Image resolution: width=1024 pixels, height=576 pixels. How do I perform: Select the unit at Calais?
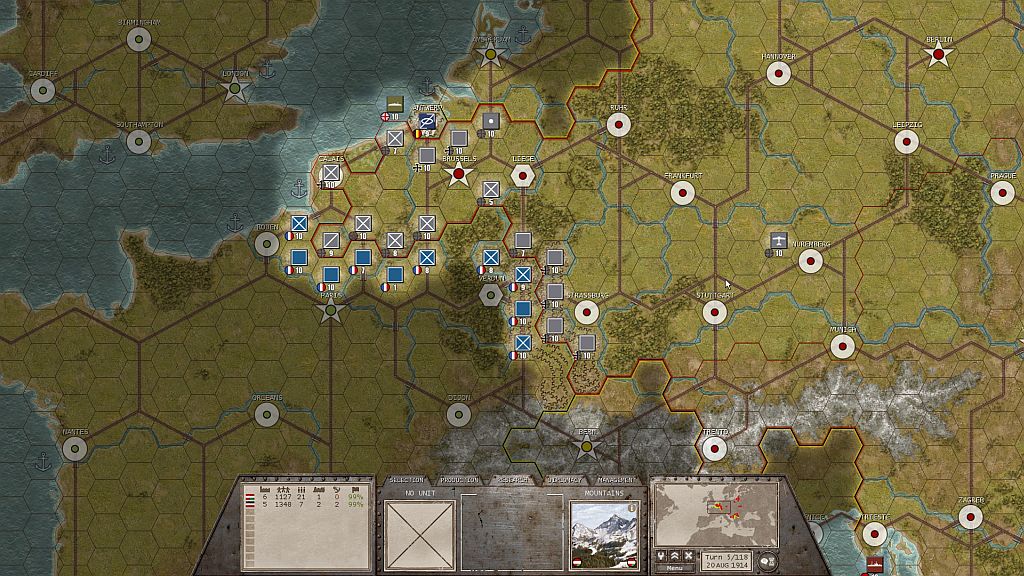[x=331, y=173]
